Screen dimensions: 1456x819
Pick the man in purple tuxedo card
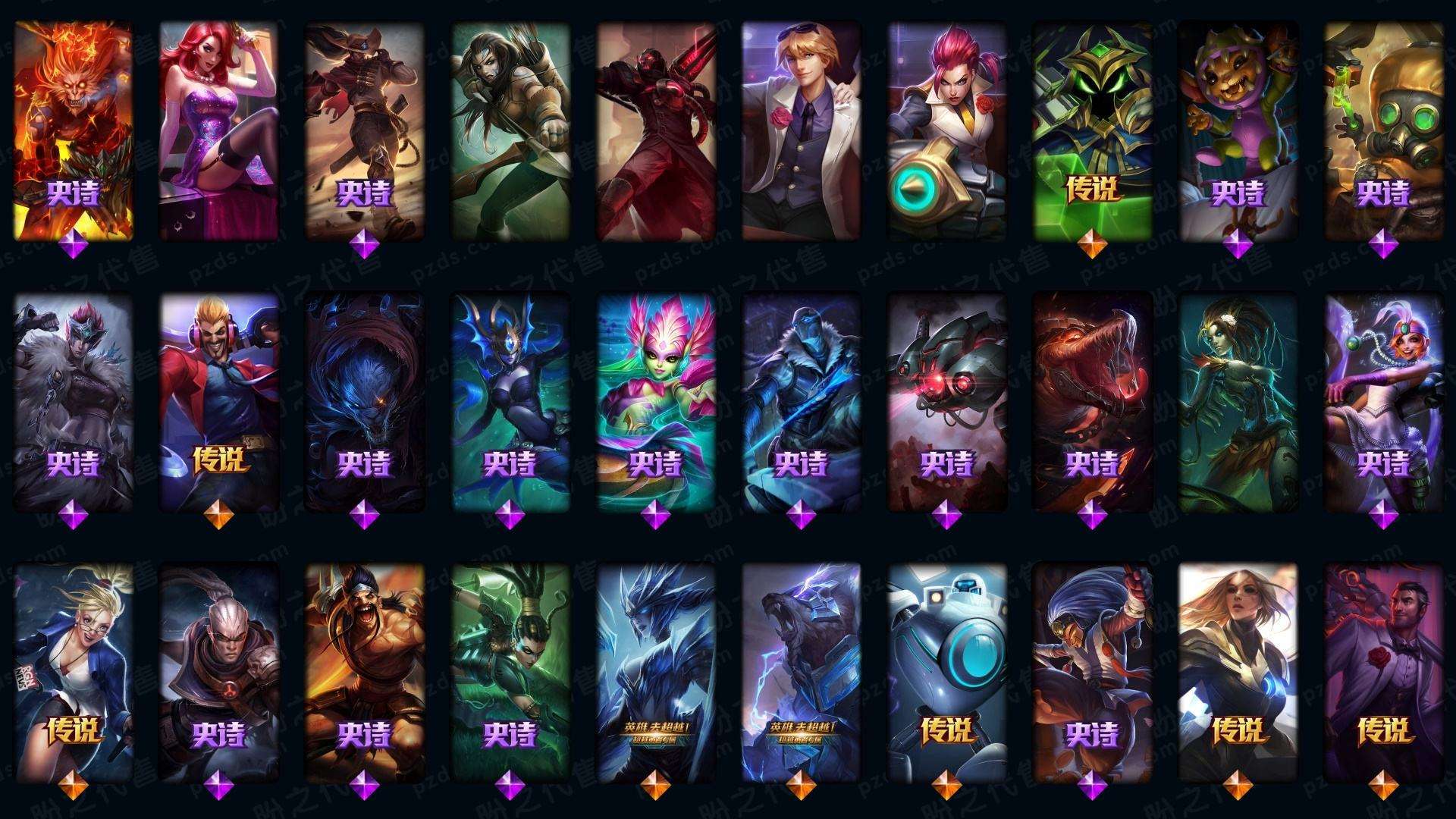click(1383, 672)
